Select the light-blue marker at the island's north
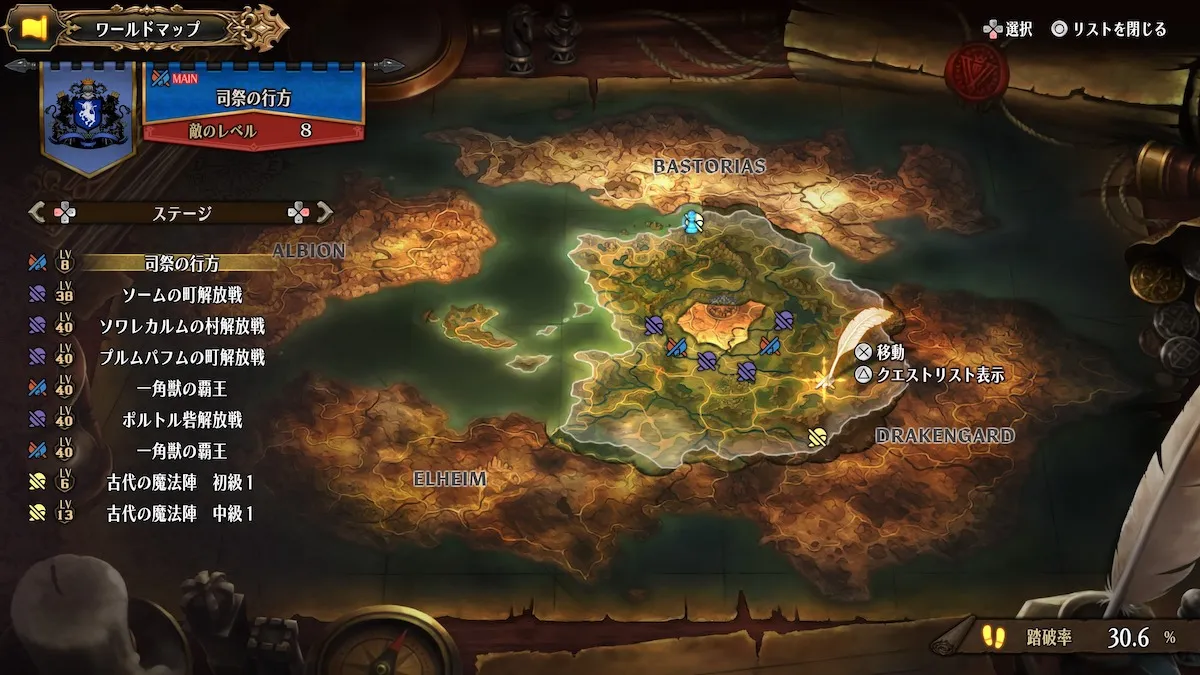The width and height of the screenshot is (1200, 675). (x=692, y=222)
